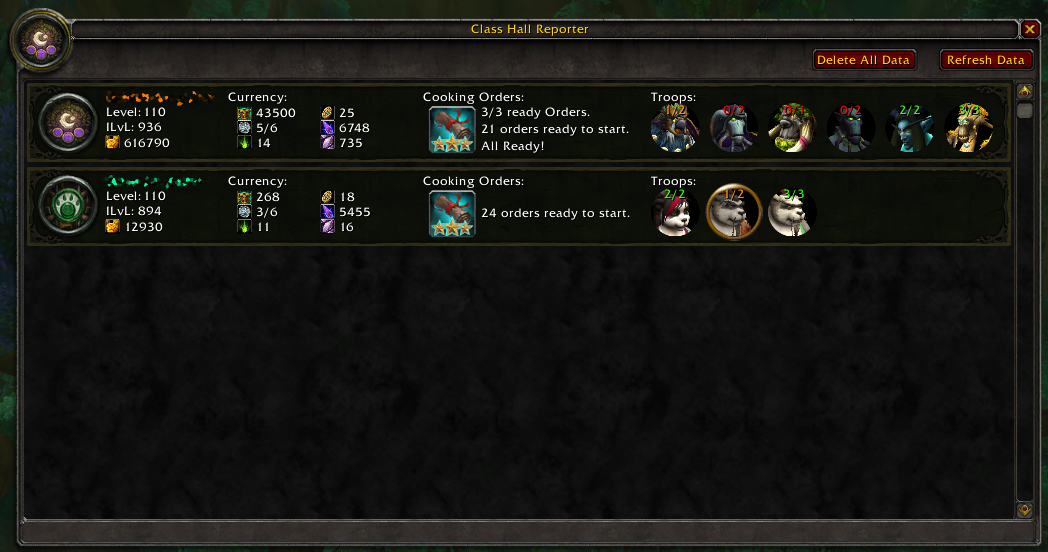1048x552 pixels.
Task: Refresh the class hall data
Action: click(986, 60)
